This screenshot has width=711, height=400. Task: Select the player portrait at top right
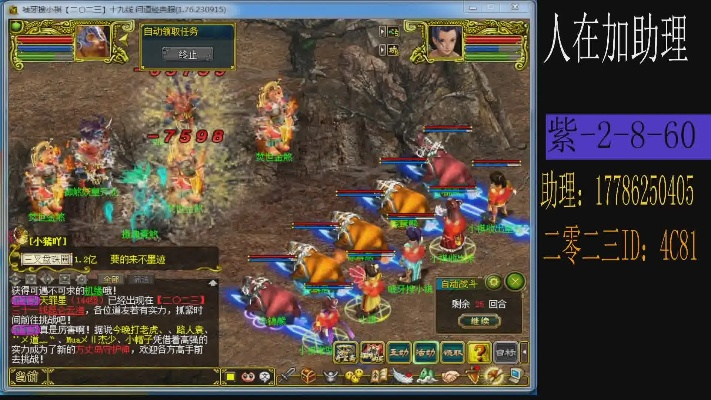tap(445, 40)
